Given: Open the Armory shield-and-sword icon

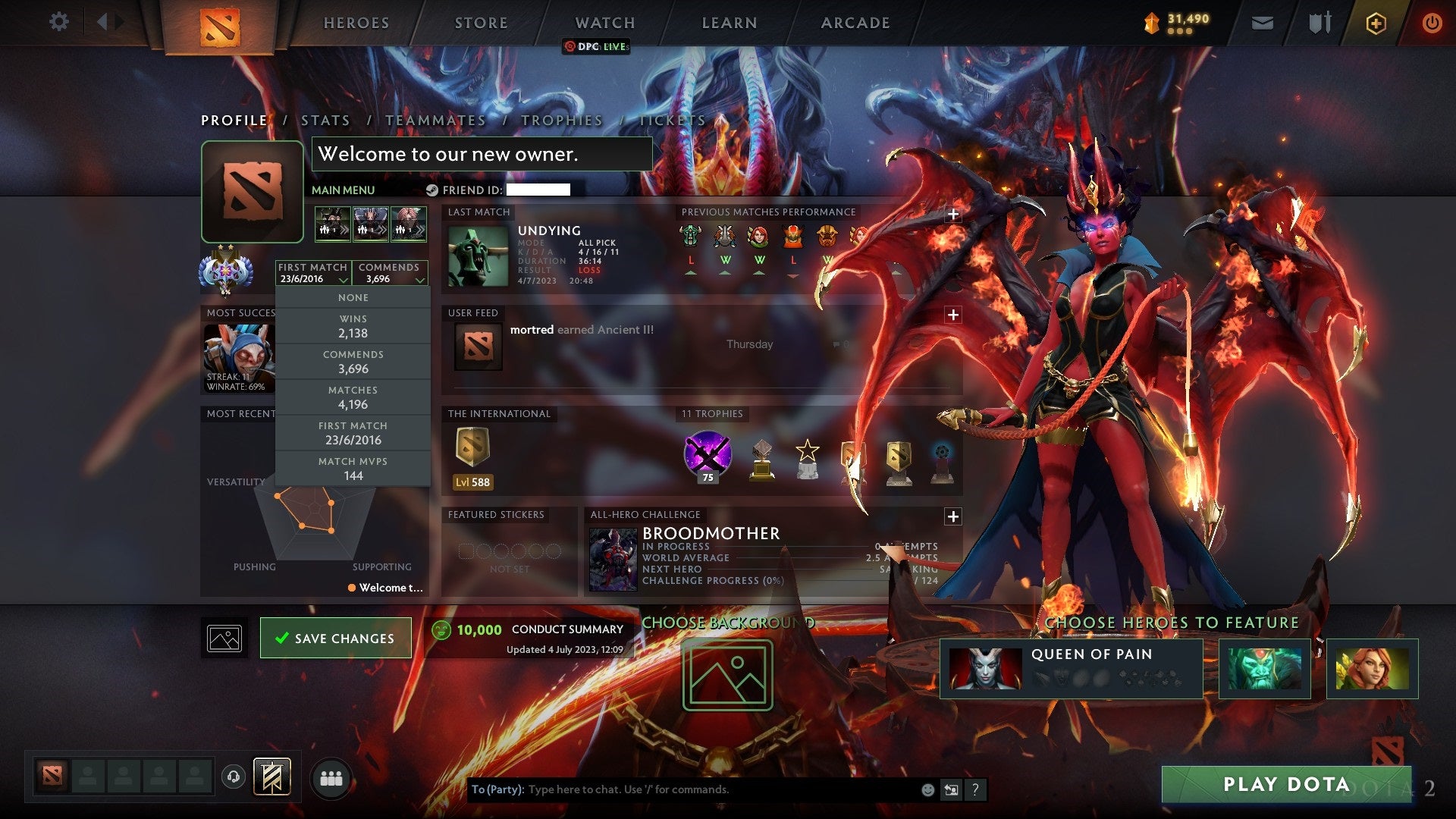Looking at the screenshot, I should click(x=1319, y=22).
